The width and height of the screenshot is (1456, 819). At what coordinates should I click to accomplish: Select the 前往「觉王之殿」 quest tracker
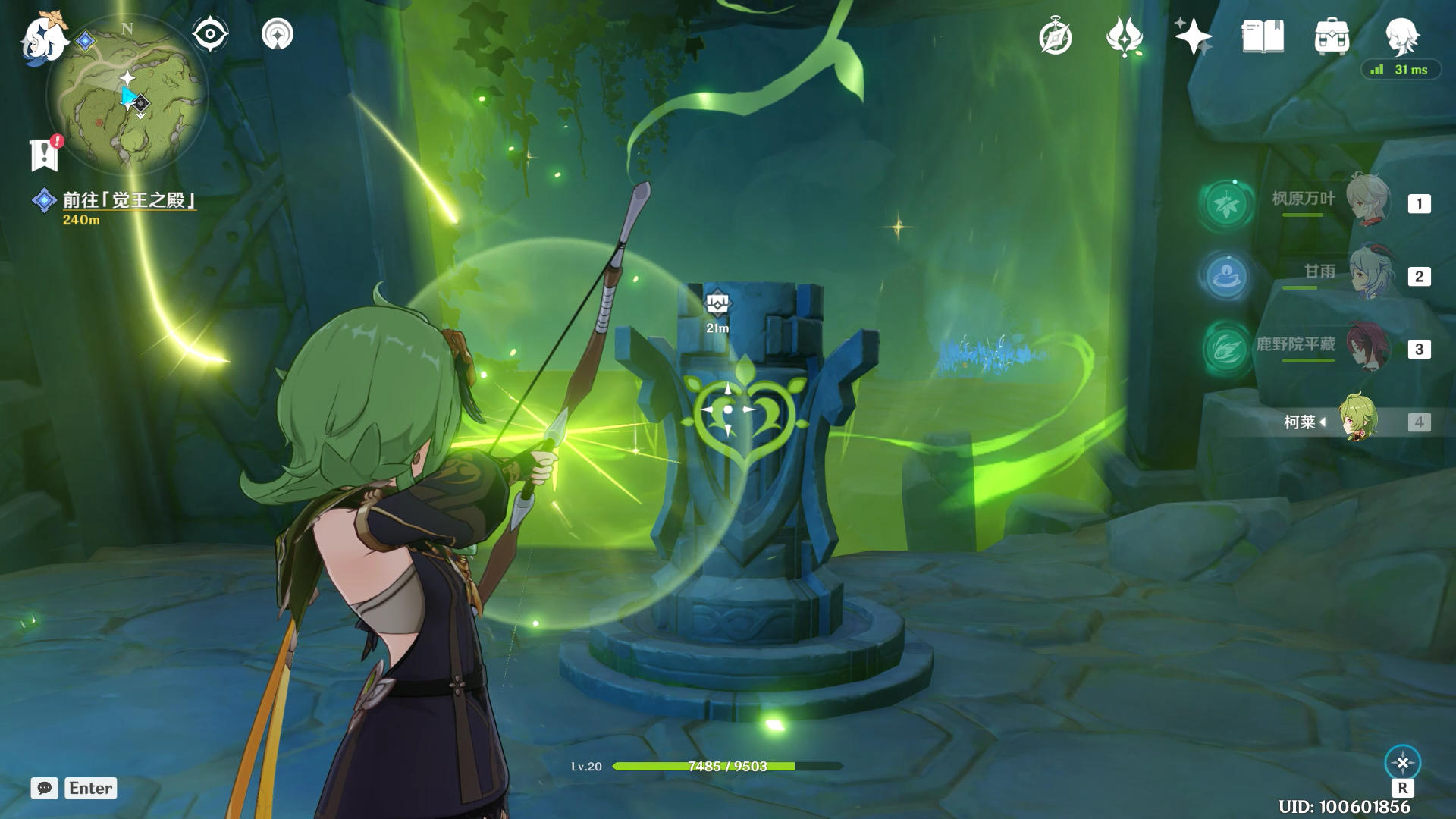click(127, 200)
